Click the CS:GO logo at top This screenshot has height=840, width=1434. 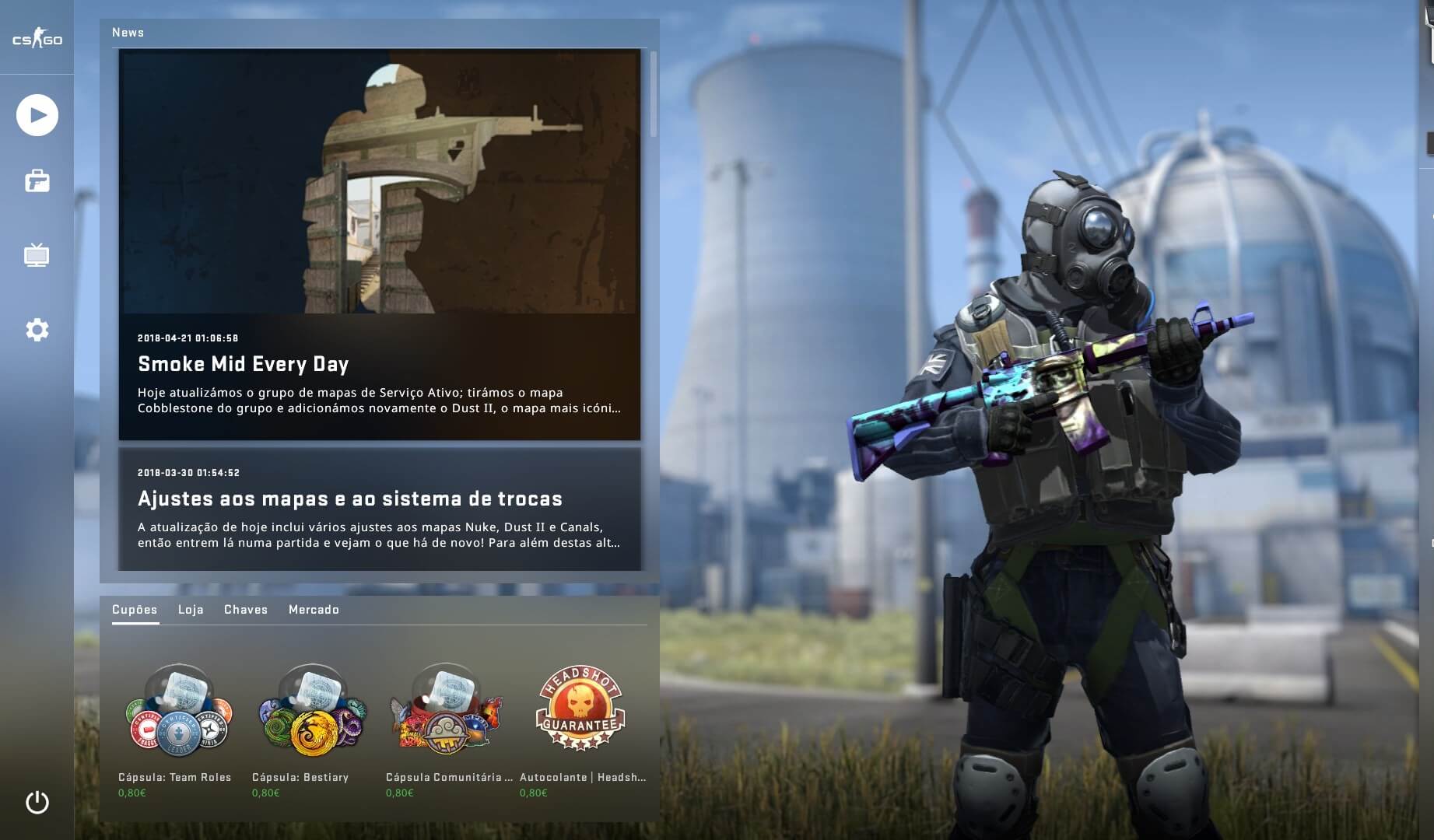(x=37, y=39)
